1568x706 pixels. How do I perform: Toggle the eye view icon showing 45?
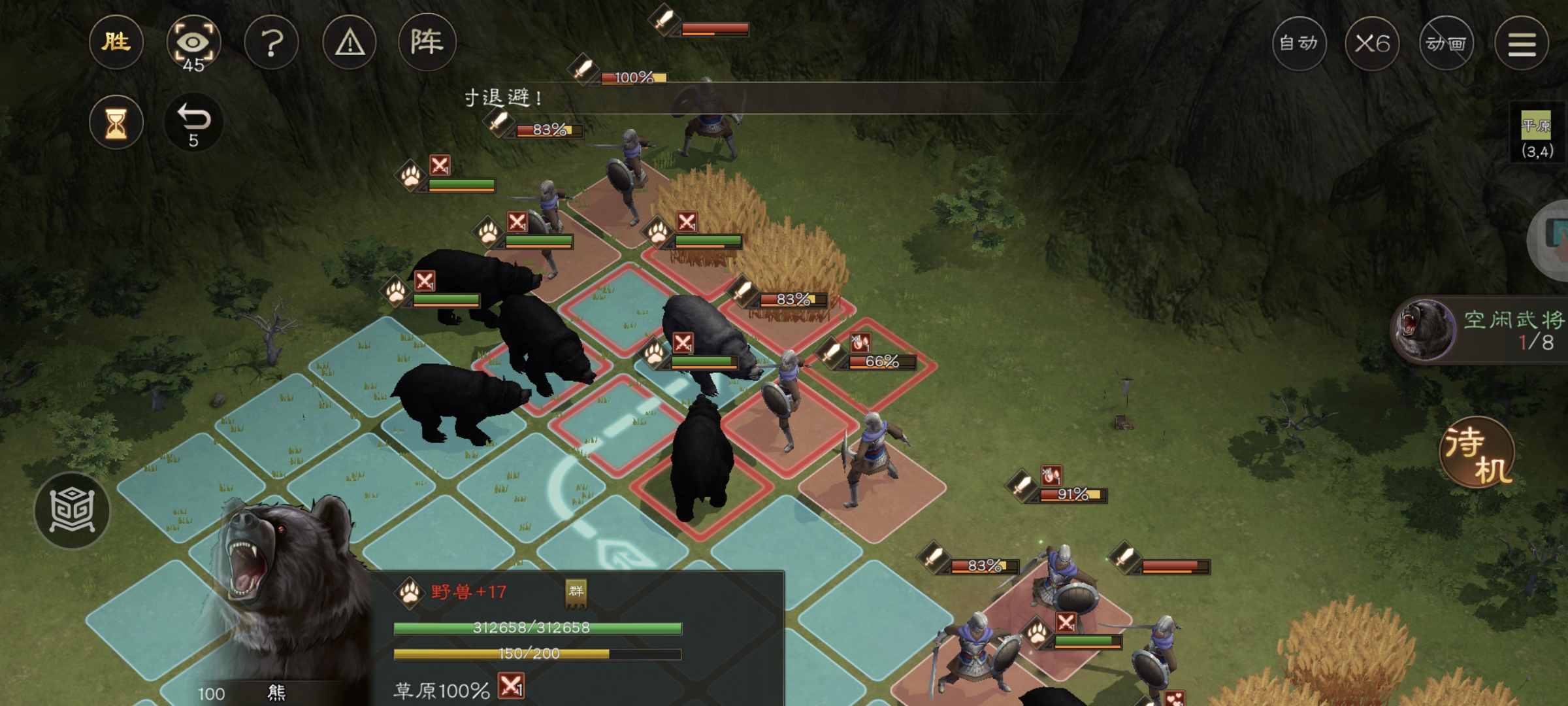(193, 44)
